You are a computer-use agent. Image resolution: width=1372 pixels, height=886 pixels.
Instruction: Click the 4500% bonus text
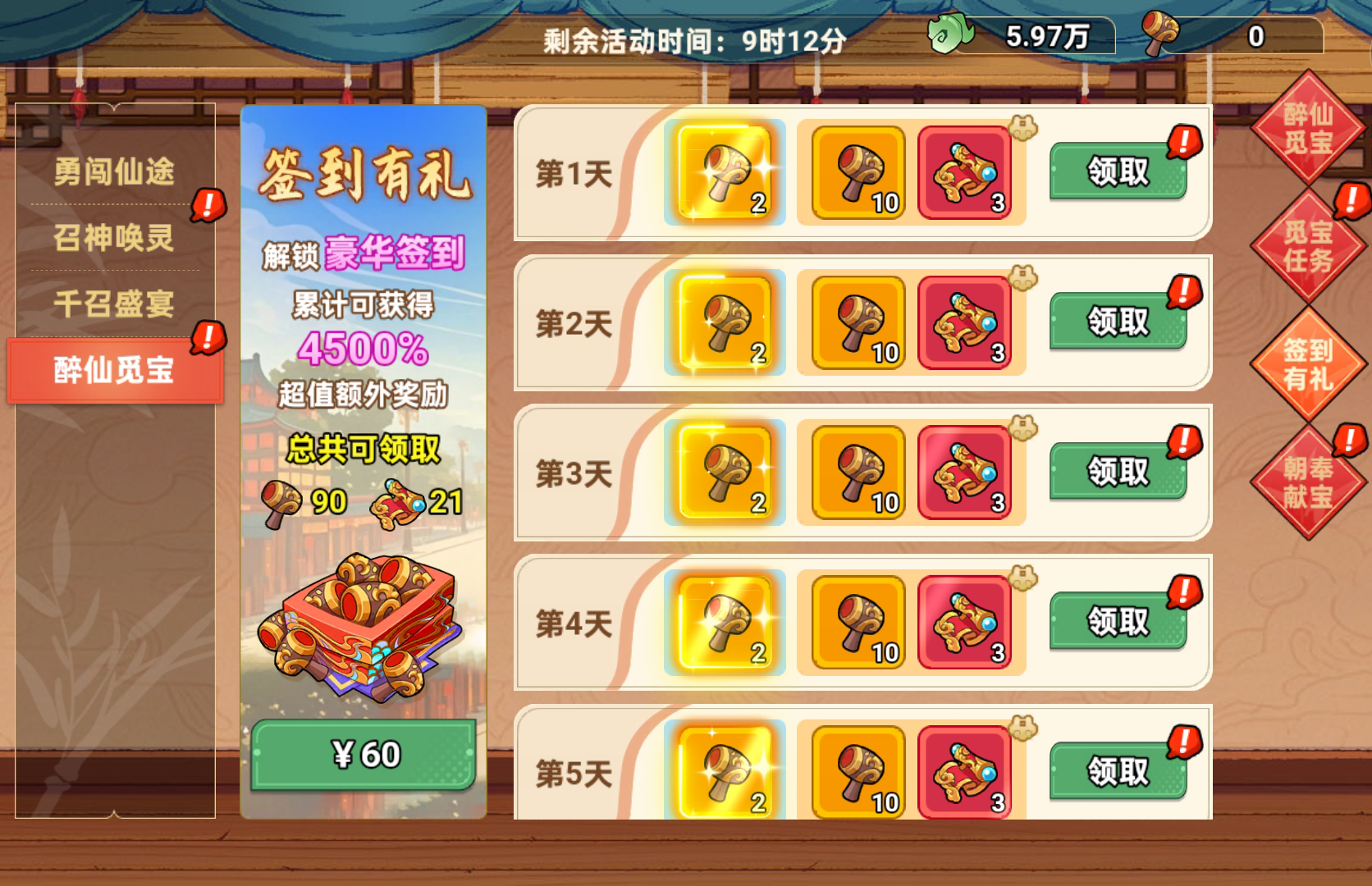click(361, 350)
